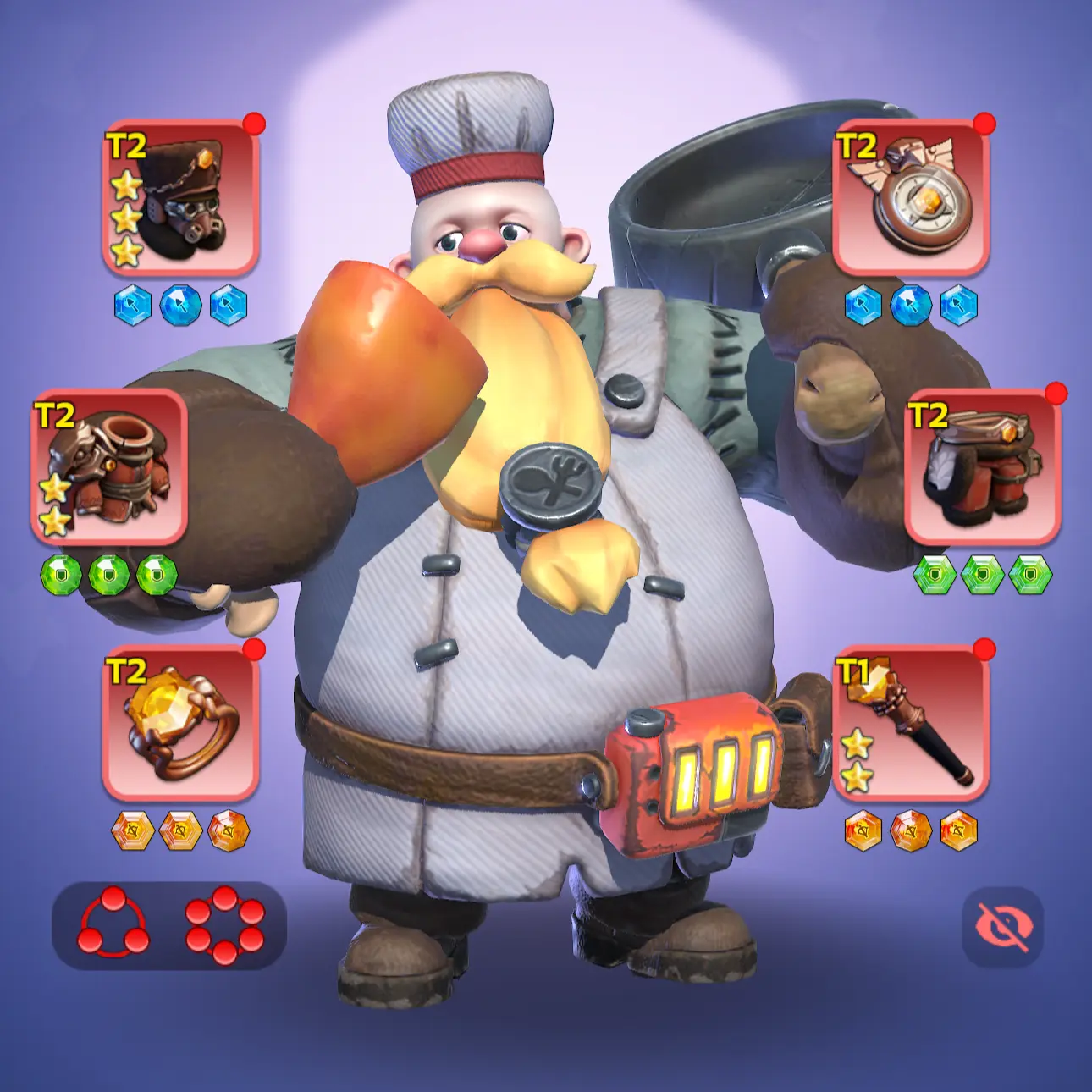
Task: Click the three-dot red circle icon
Action: (x=113, y=924)
